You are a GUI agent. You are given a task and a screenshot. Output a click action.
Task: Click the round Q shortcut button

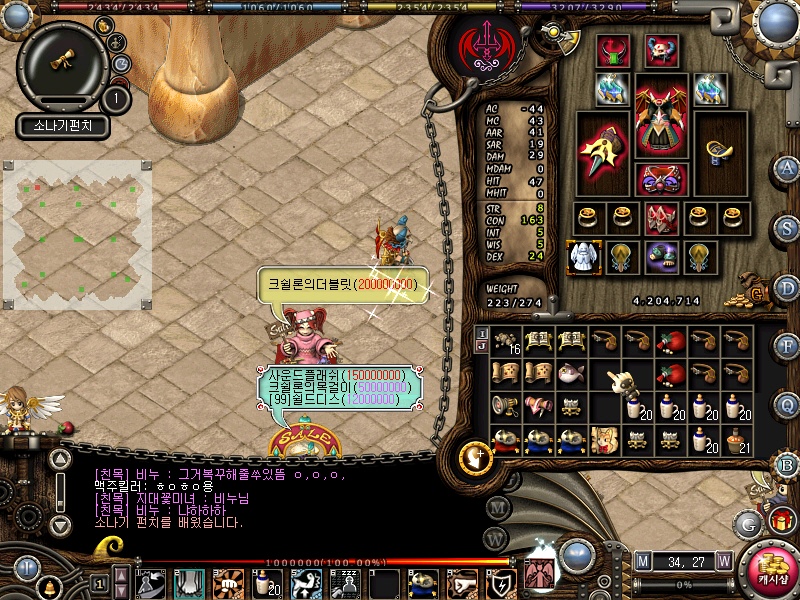787,405
